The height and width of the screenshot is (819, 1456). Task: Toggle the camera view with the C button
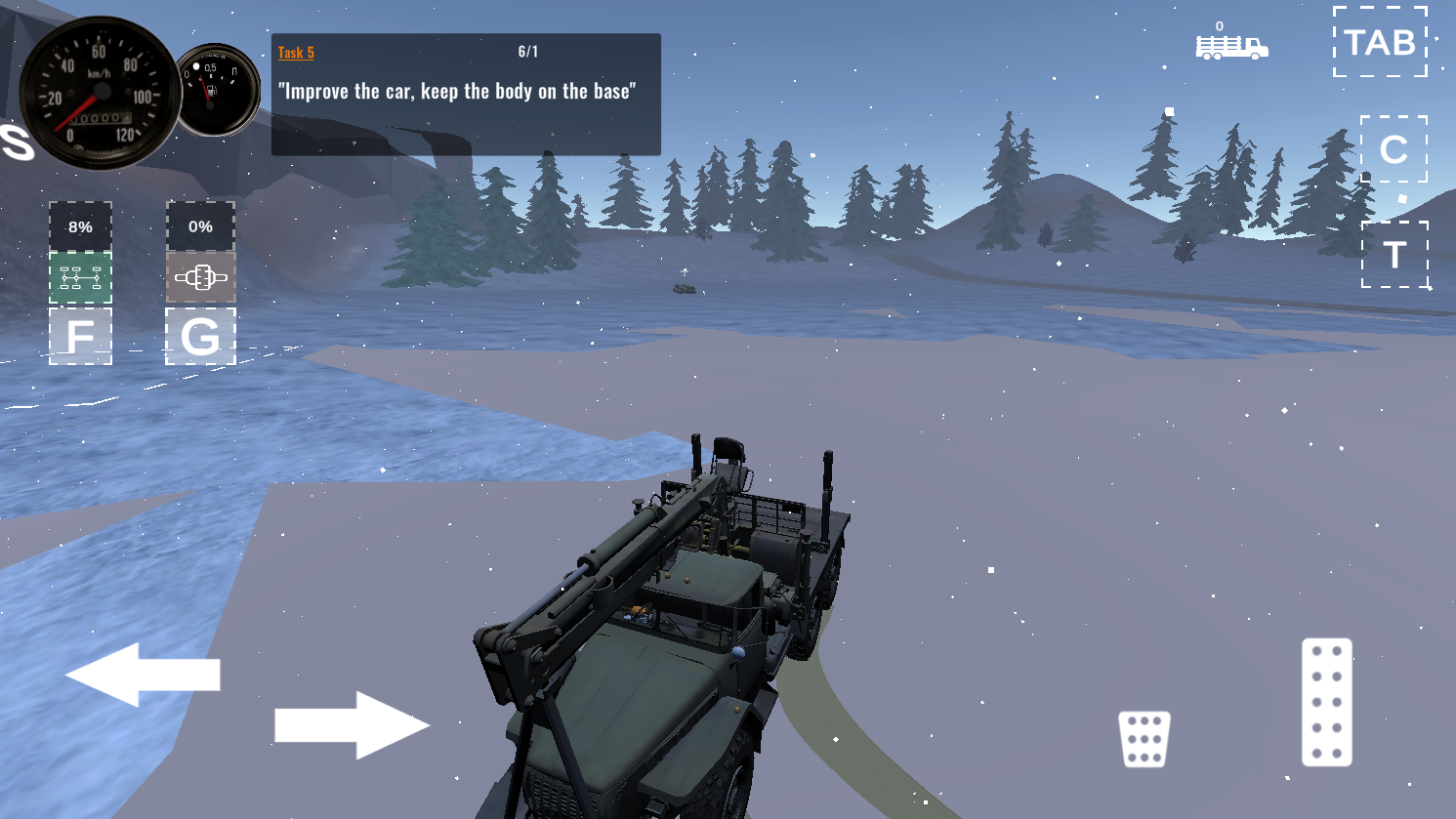point(1394,149)
